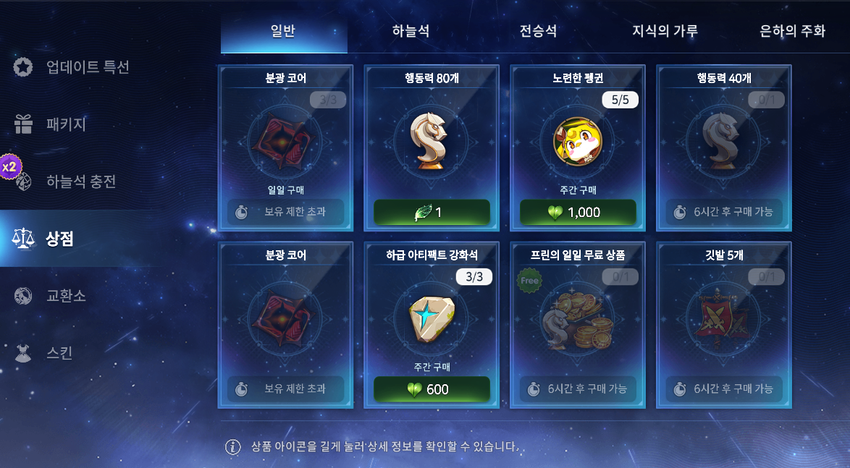Image resolution: width=850 pixels, height=468 pixels.
Task: Open the 교환소 menu
Action: pos(65,296)
